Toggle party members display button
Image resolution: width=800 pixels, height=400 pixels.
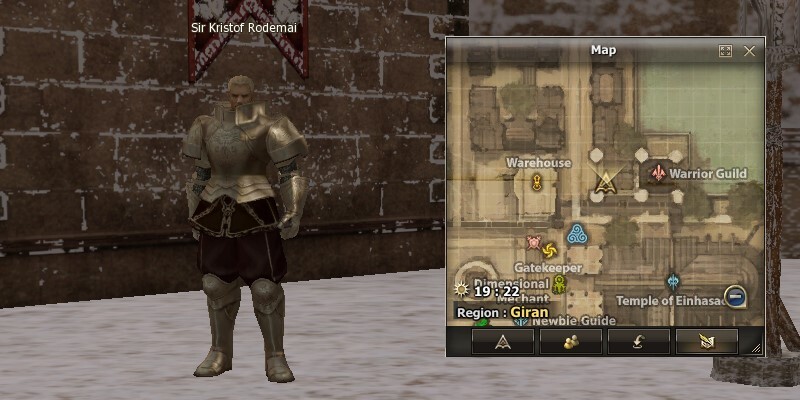pyautogui.click(x=570, y=342)
